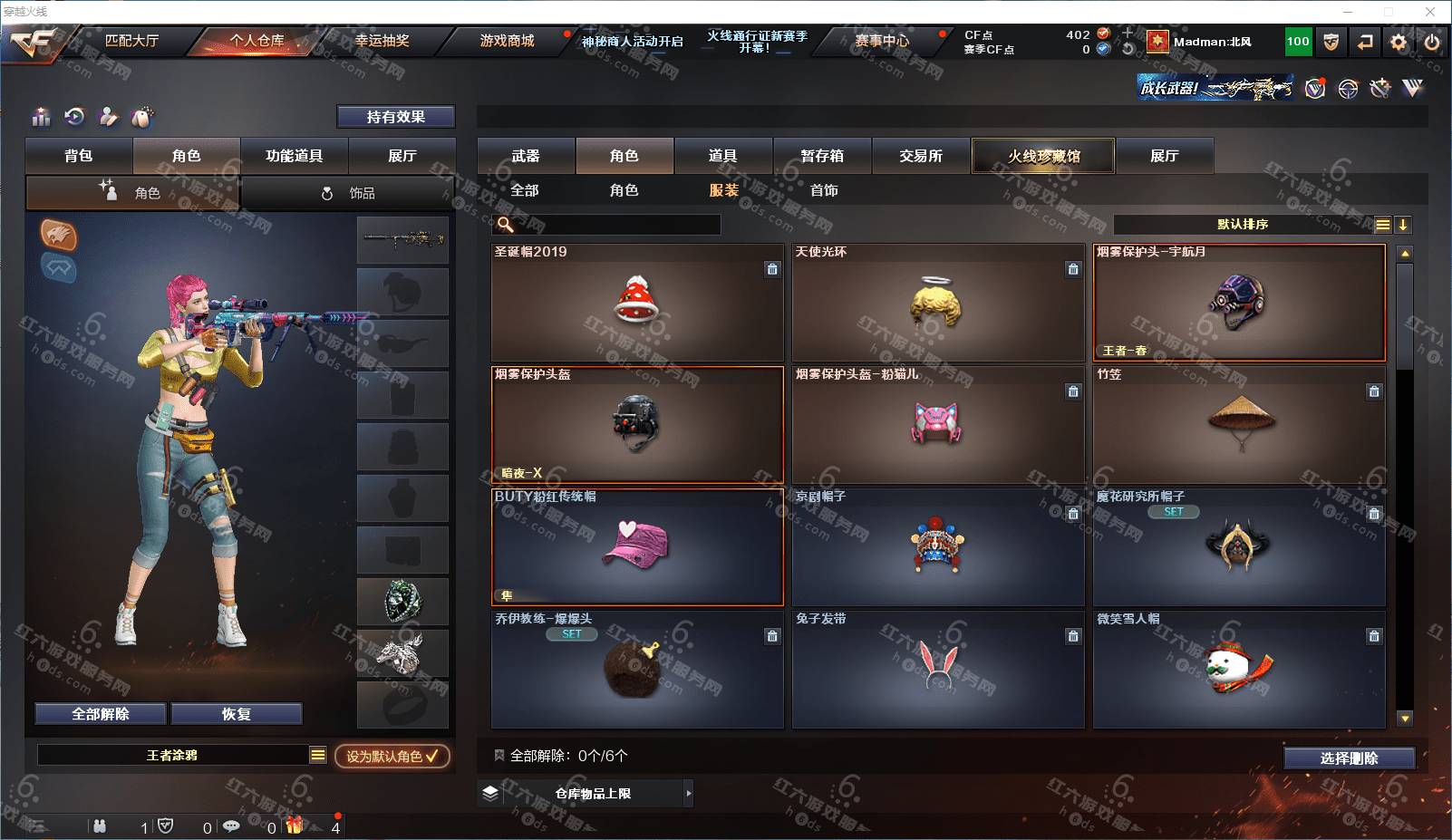Click the 恢复 restore button
This screenshot has width=1452, height=840.
pos(236,714)
